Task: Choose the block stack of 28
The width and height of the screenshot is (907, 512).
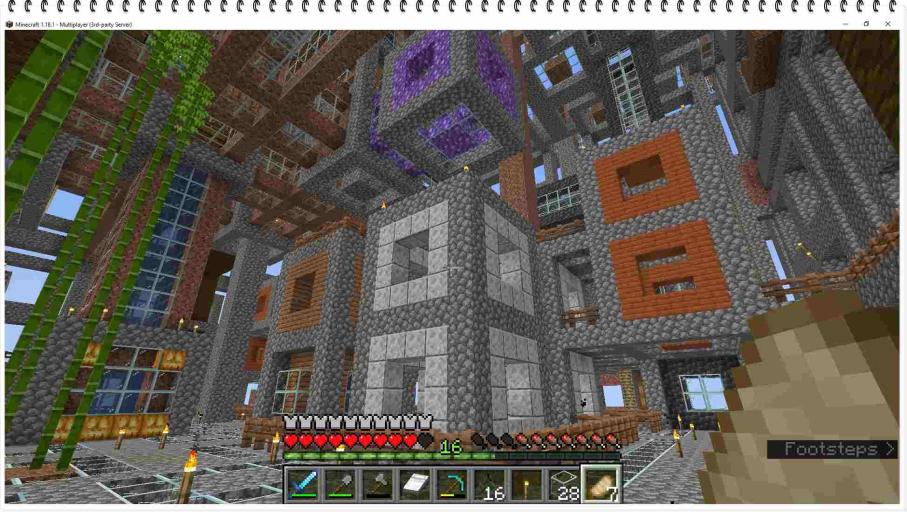Action: tap(563, 484)
